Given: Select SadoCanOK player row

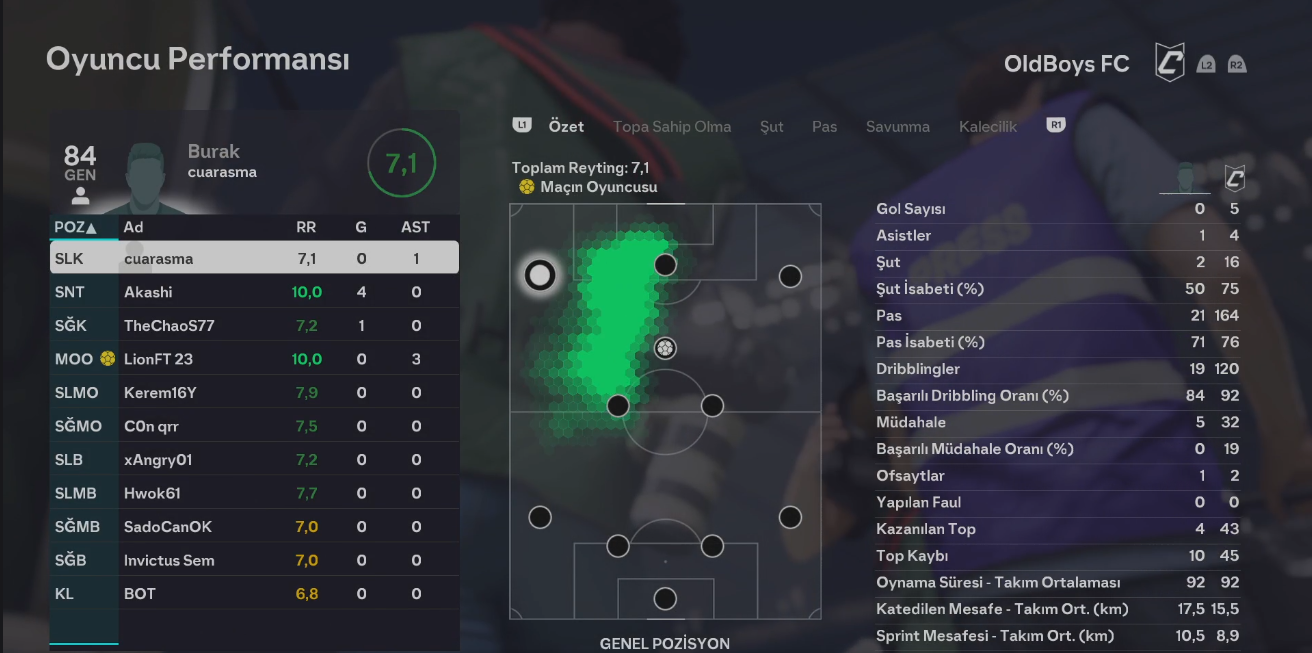Looking at the screenshot, I should tap(254, 527).
